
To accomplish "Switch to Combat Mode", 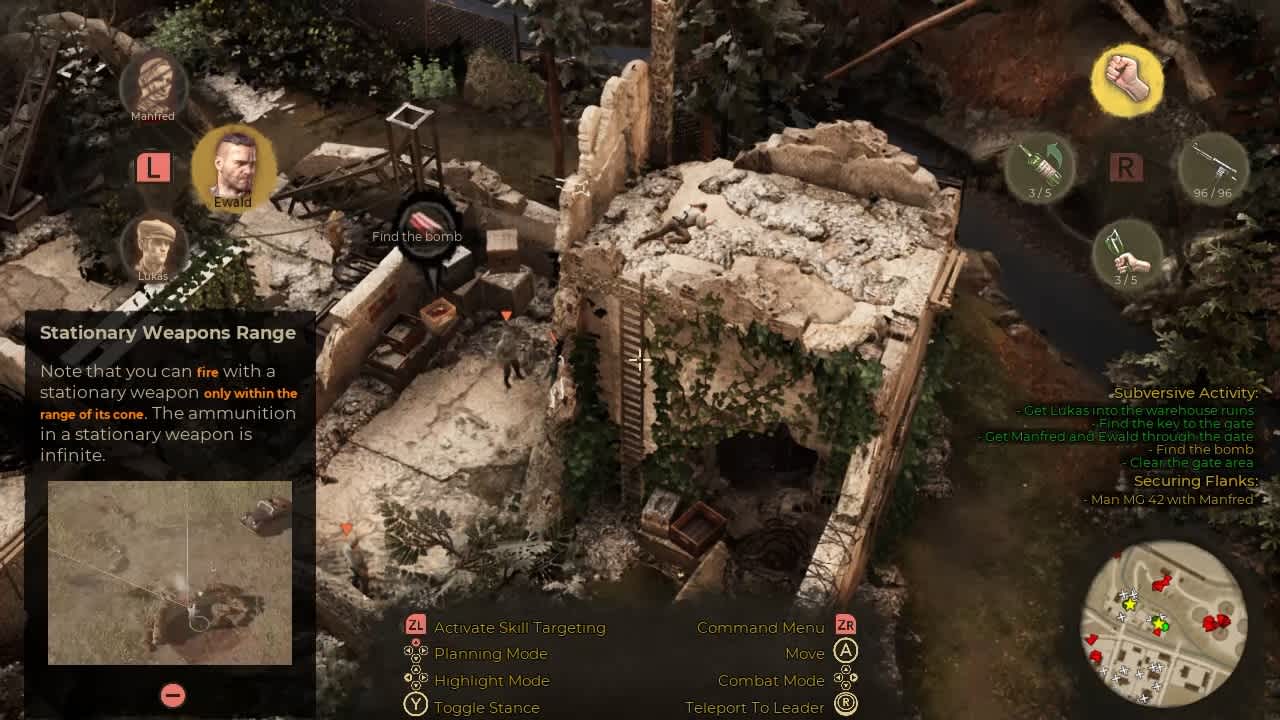I will point(846,680).
